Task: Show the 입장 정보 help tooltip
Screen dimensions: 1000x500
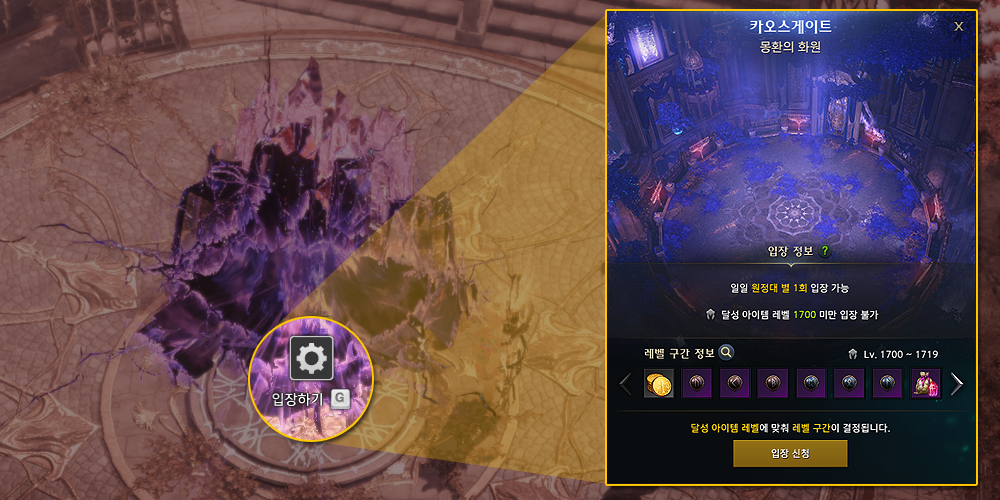Action: 825,252
